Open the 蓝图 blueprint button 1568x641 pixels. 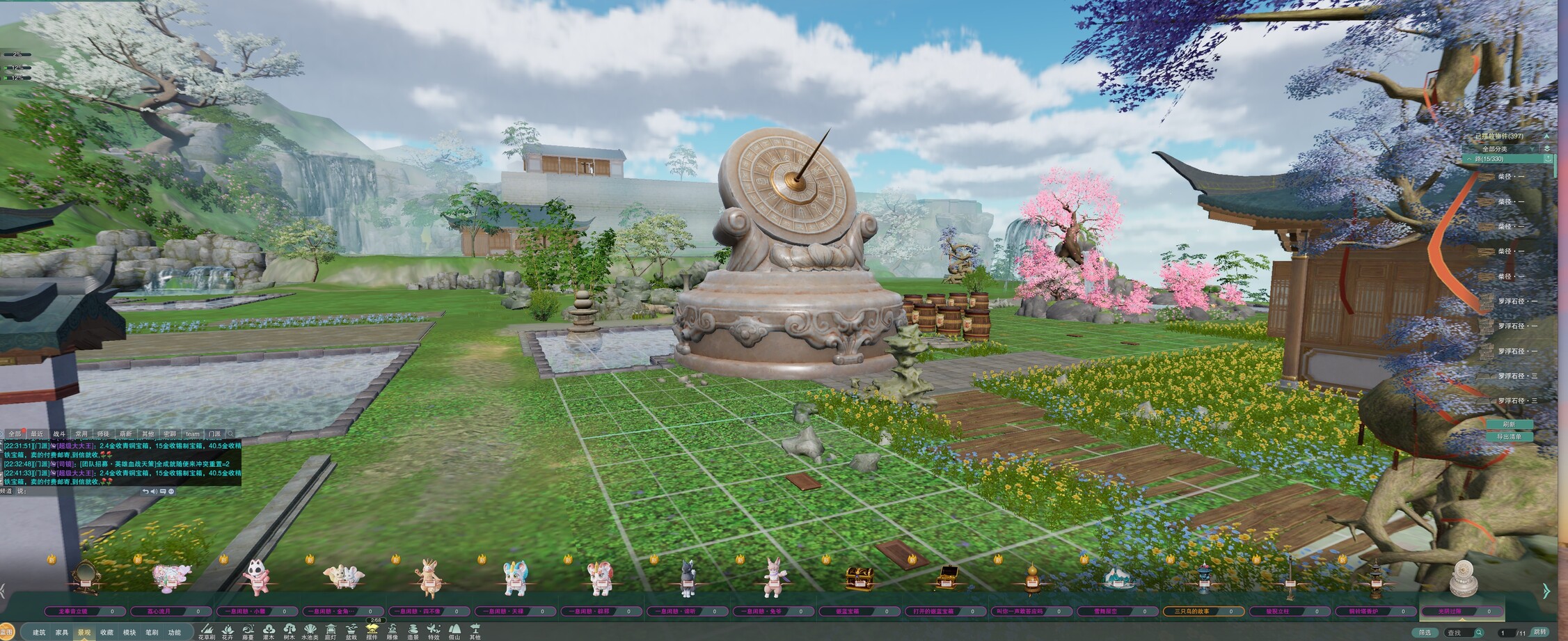tap(6, 632)
